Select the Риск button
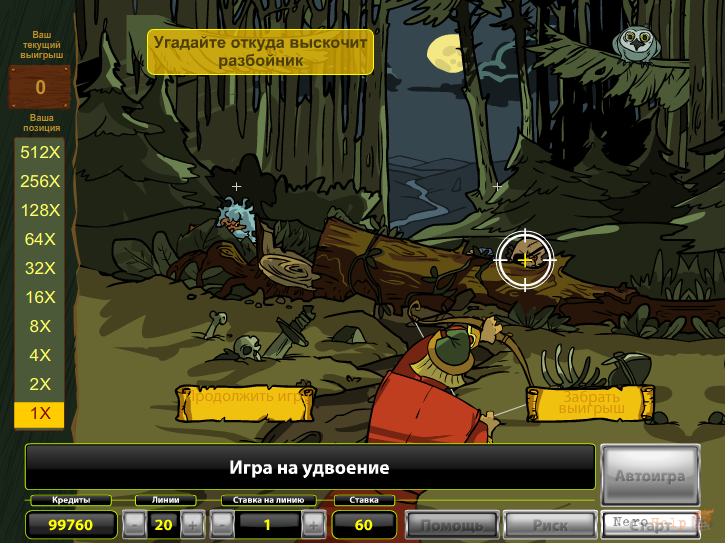This screenshot has height=543, width=725. pos(549,524)
